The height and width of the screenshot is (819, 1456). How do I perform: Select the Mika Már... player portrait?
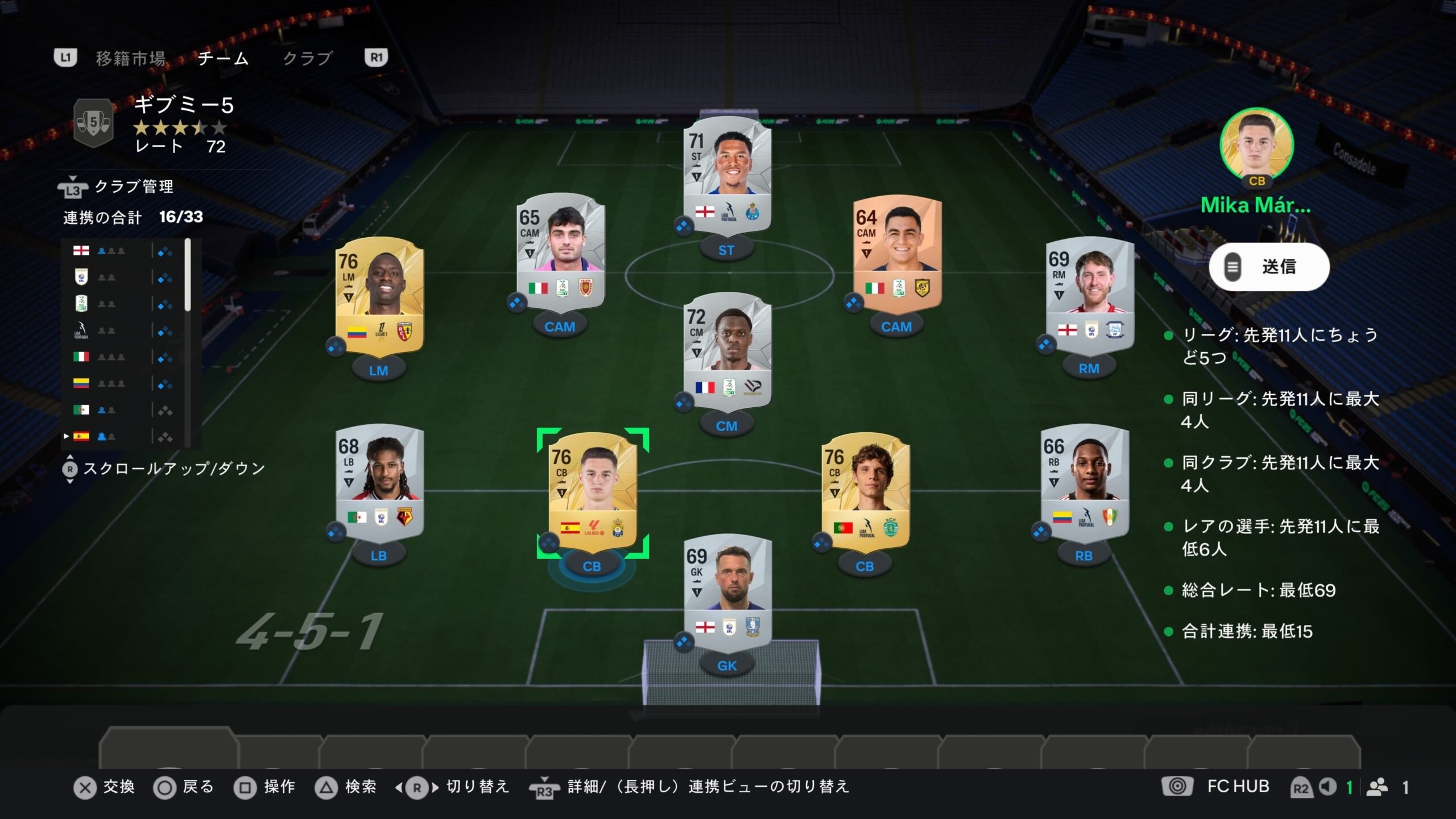click(x=1256, y=144)
